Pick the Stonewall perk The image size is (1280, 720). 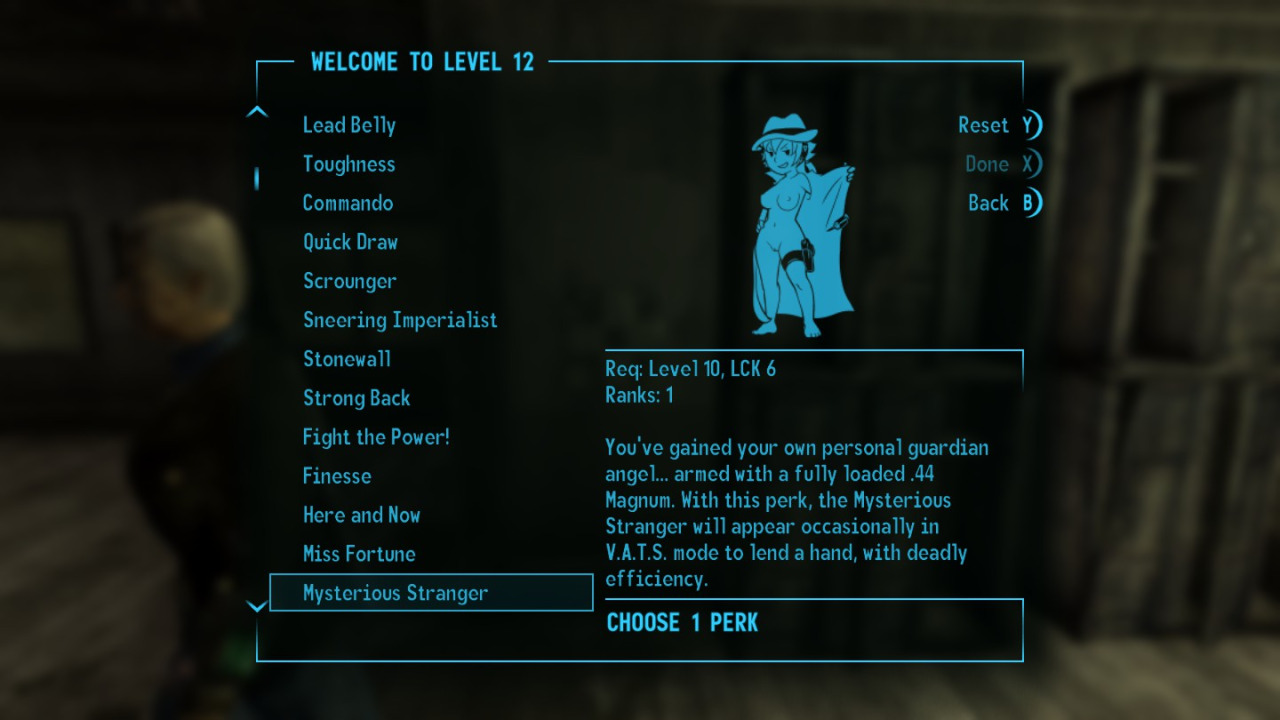347,359
